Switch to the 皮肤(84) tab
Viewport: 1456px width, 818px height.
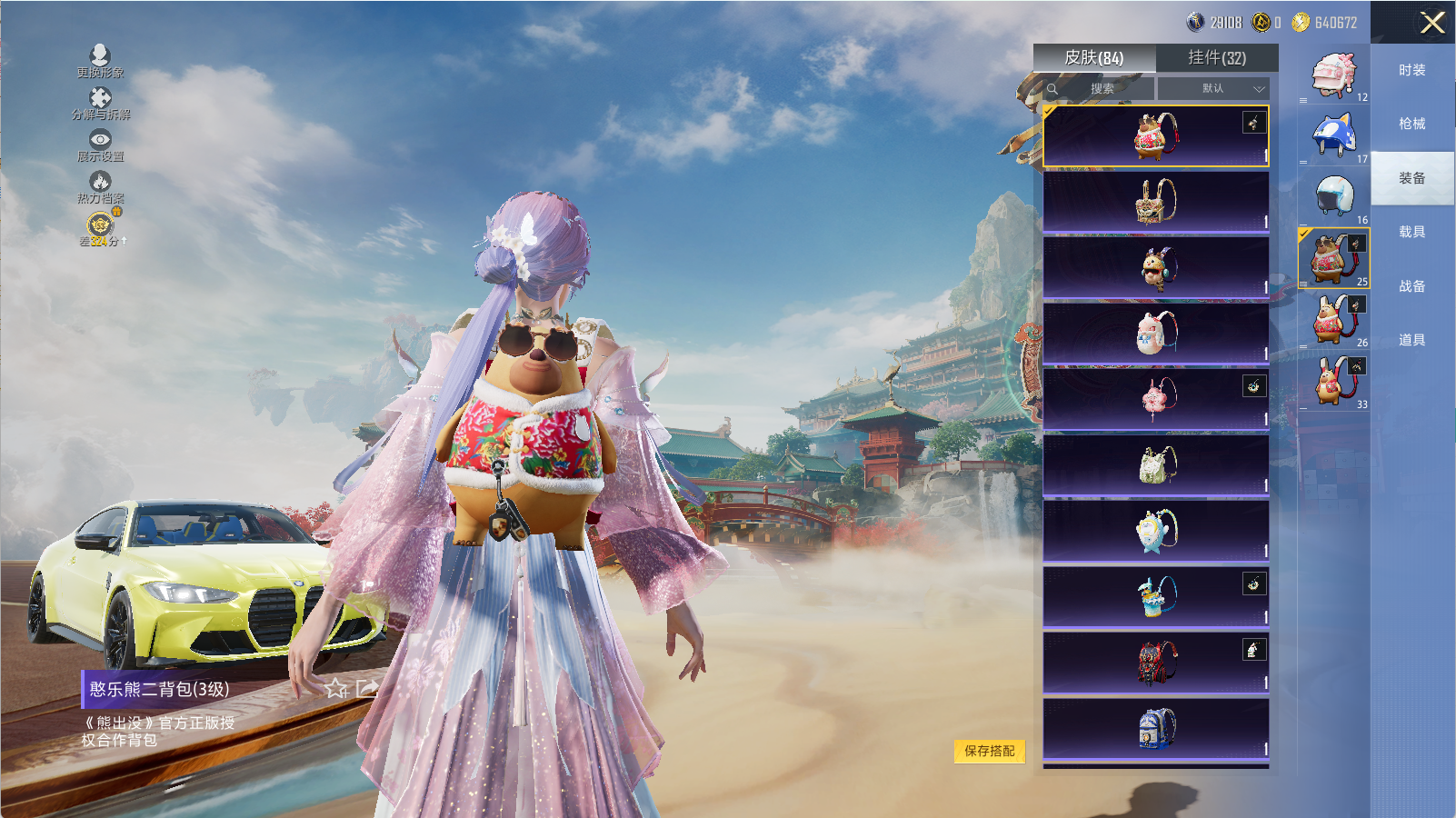click(1093, 58)
